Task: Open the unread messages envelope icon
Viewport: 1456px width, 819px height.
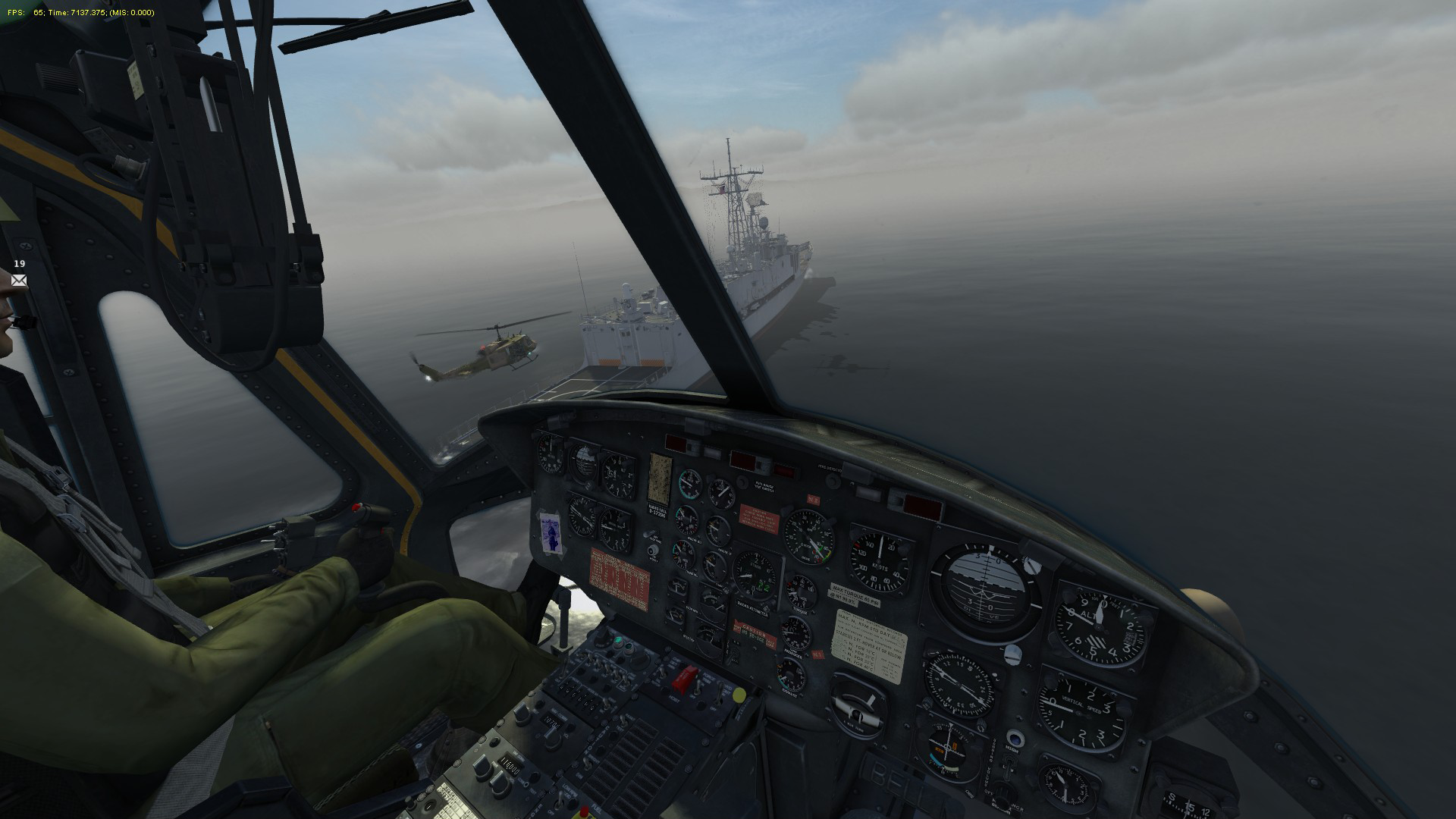Action: click(19, 281)
